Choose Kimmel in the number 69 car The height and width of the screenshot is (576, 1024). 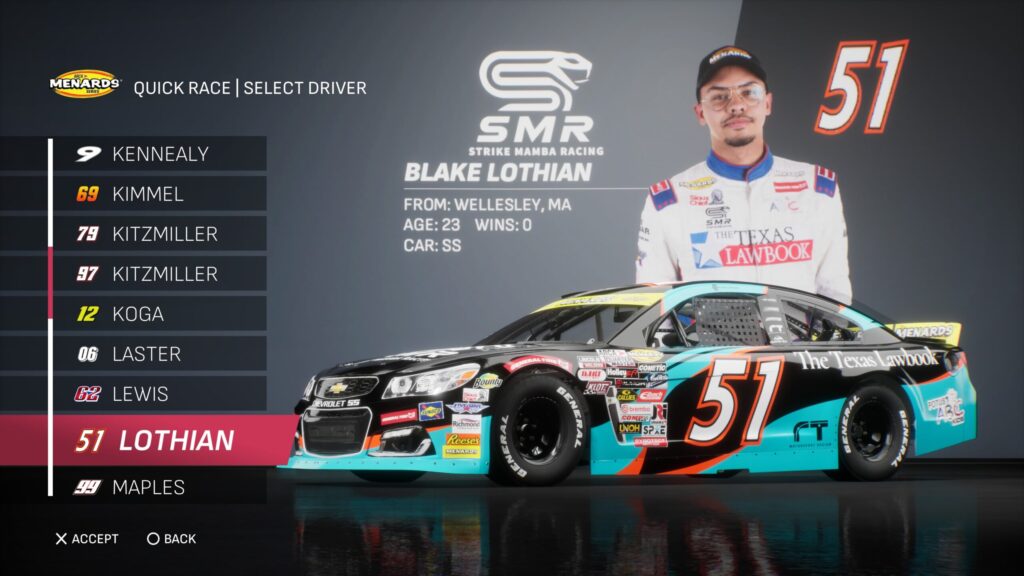click(160, 194)
